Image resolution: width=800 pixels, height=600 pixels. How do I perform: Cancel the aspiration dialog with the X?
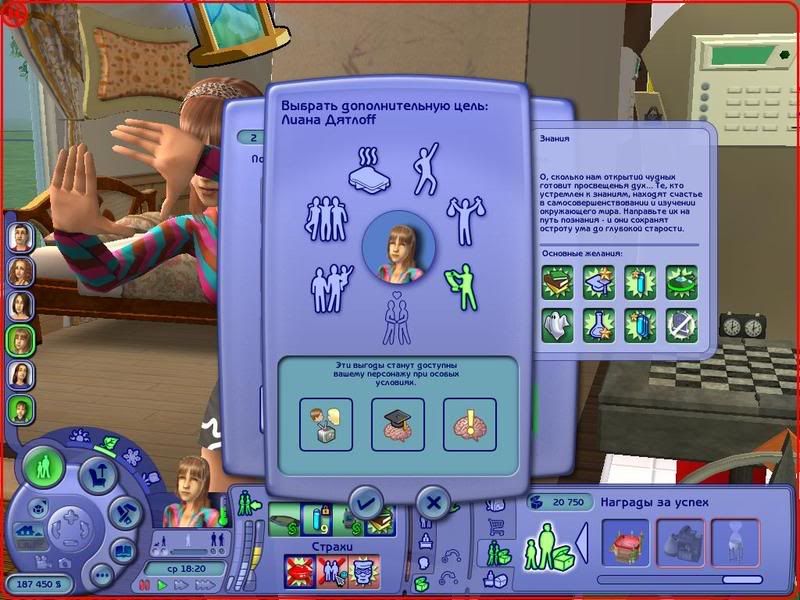(432, 501)
